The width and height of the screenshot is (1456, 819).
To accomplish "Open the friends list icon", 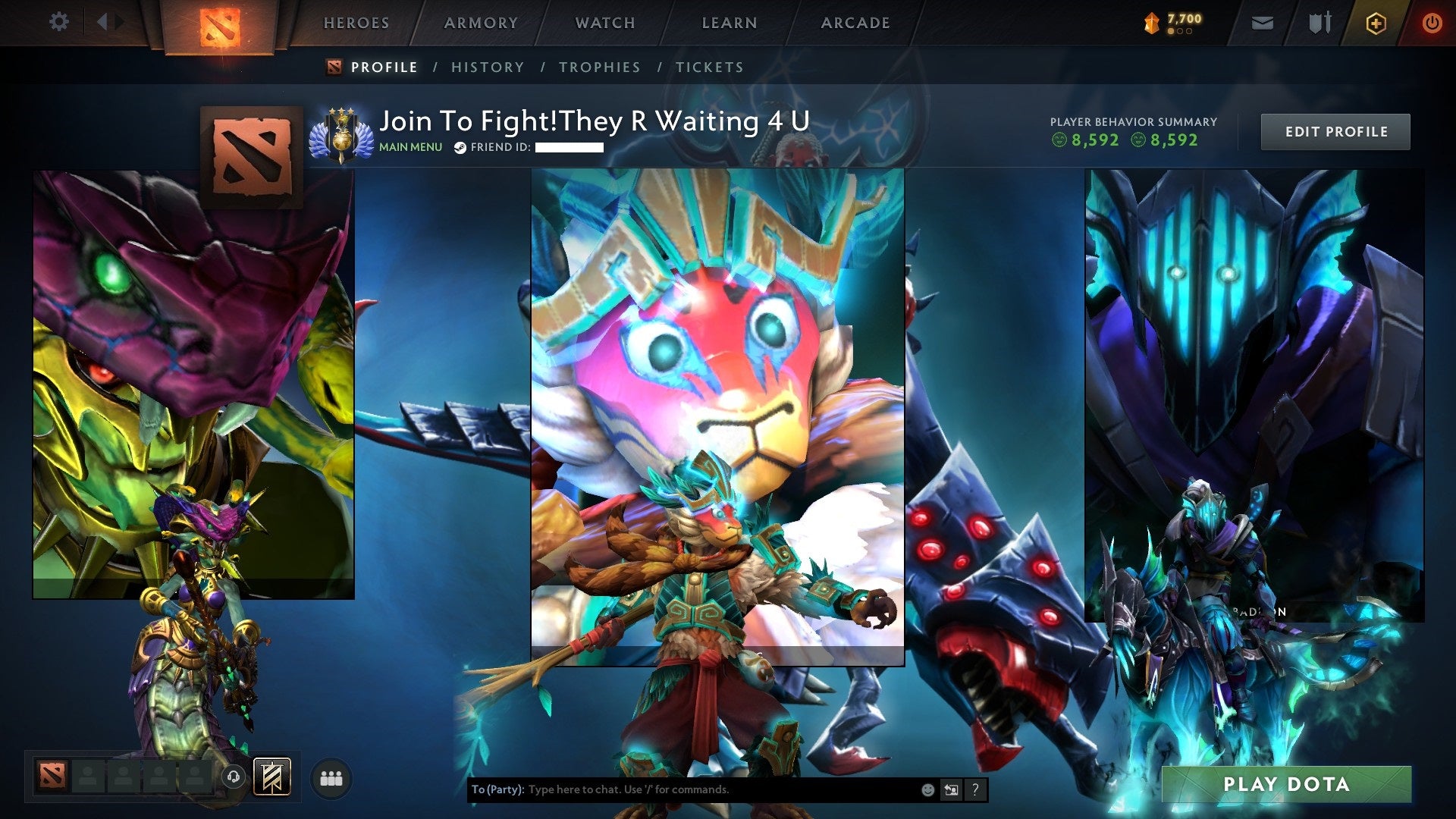I will point(331,777).
